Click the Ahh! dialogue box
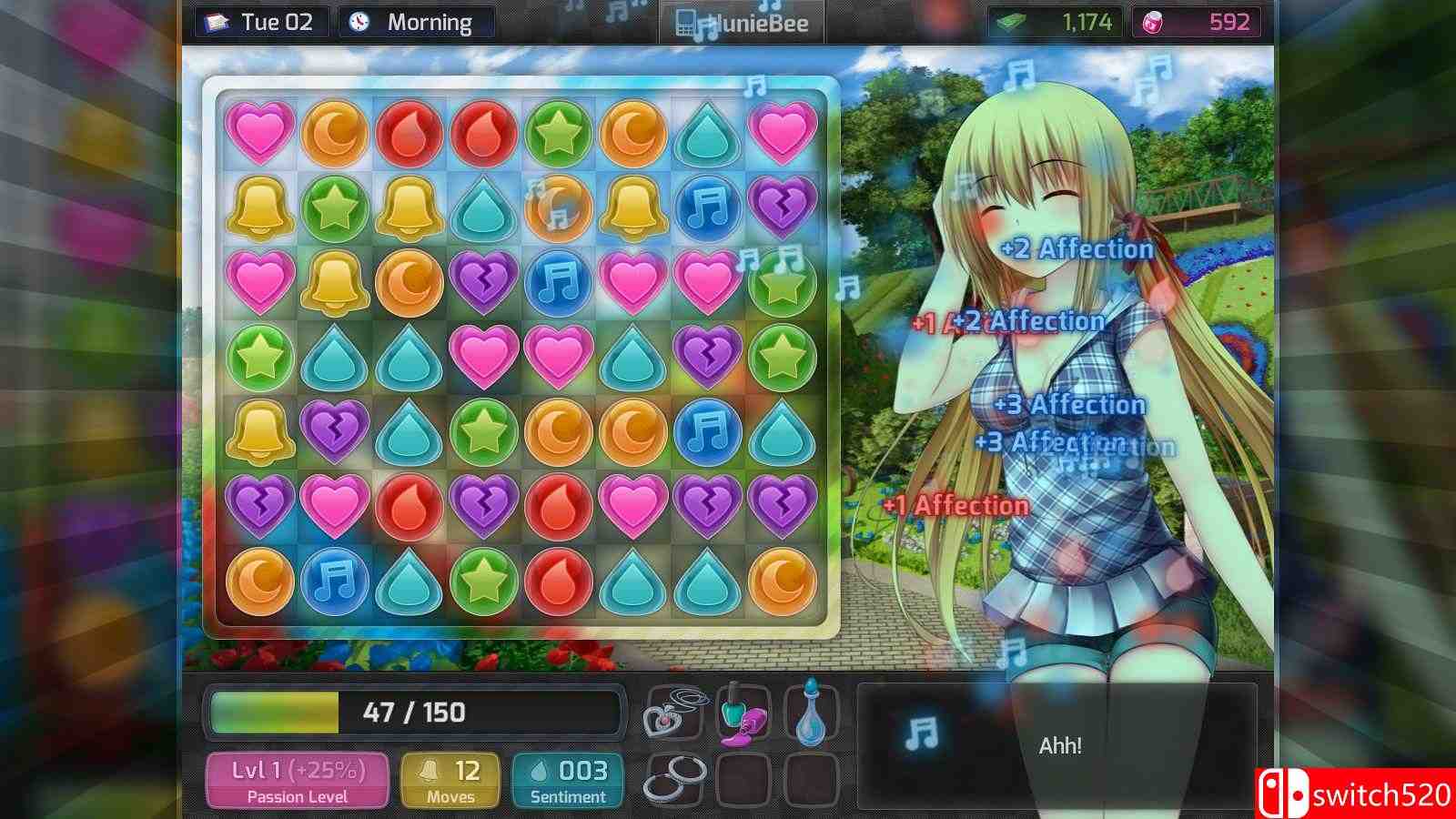Screen dimensions: 1456x819 (x=1060, y=743)
